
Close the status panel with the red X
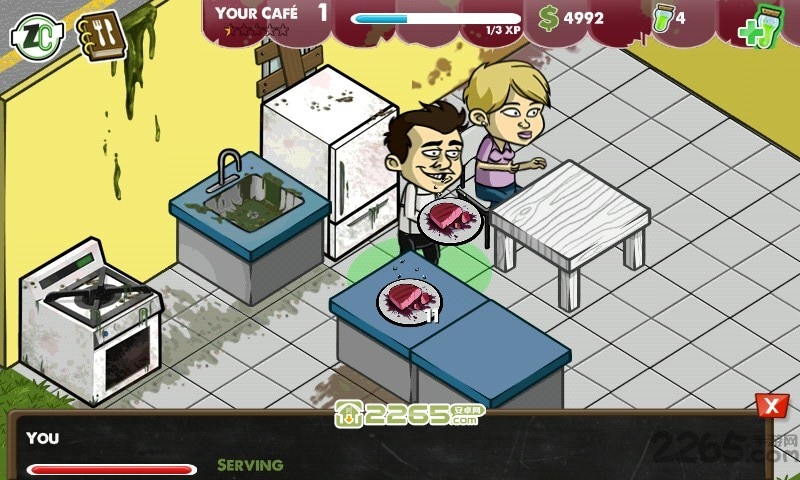770,406
